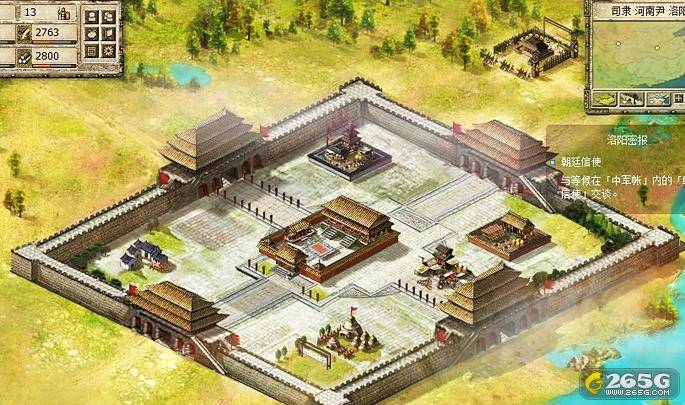Open the two-people group icon
This screenshot has width=685, height=405.
point(108,17)
